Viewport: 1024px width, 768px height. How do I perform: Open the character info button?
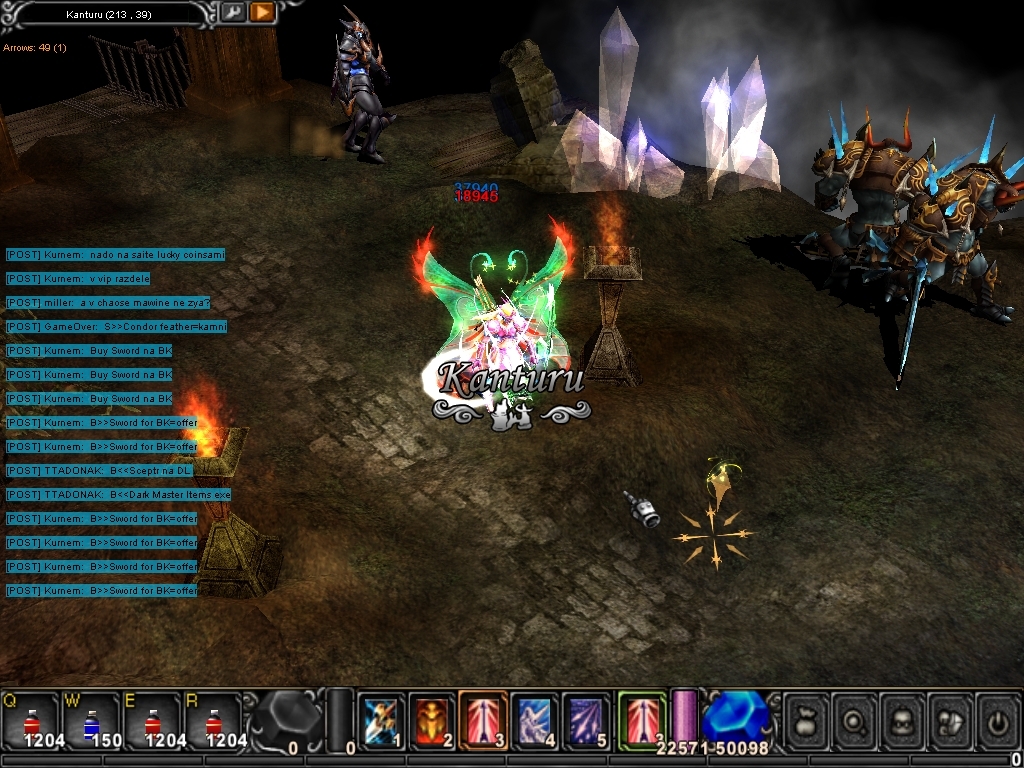coord(903,720)
